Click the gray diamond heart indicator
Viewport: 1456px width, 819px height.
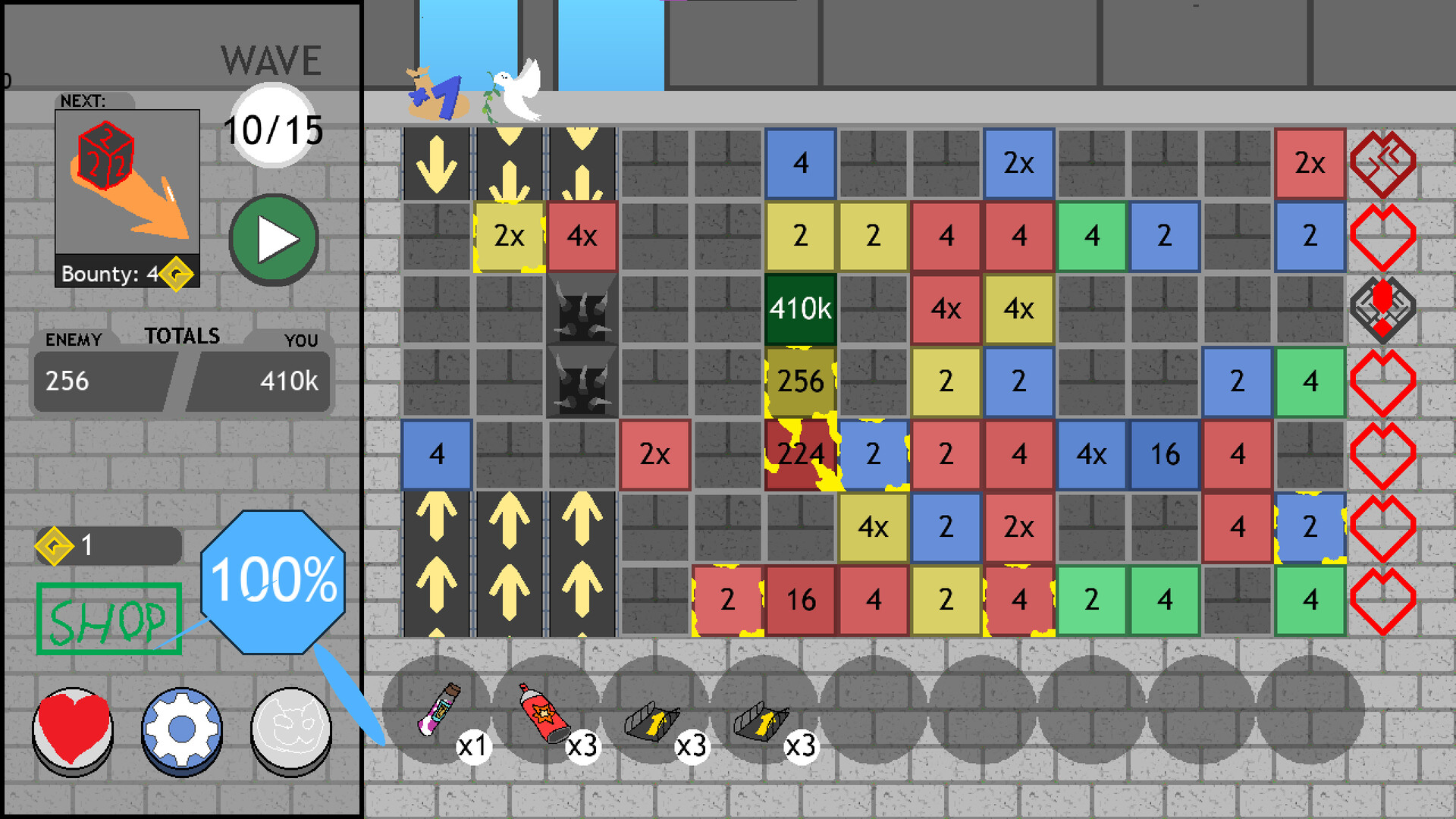pos(1384,309)
